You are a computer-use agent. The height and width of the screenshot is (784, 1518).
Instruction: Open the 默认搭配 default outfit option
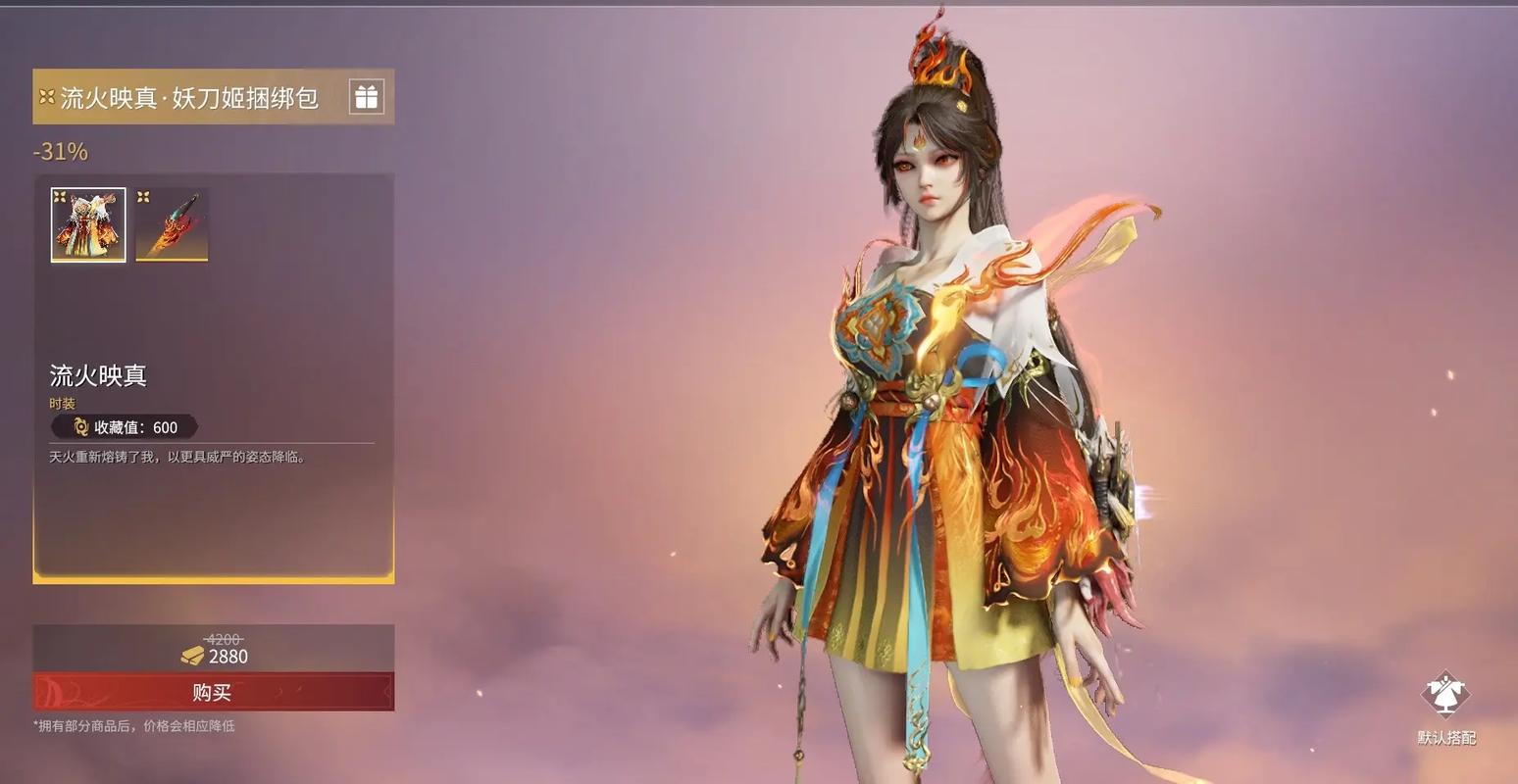point(1445,708)
